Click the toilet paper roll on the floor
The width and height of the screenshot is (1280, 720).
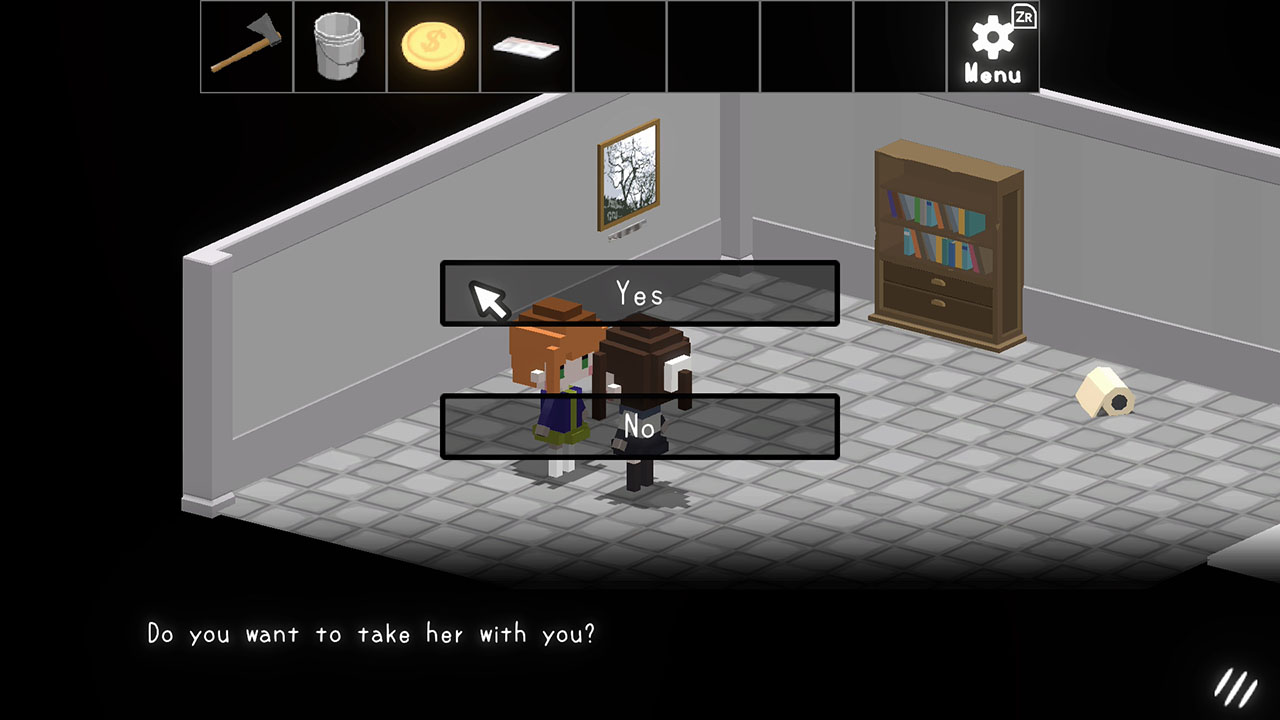coord(1102,393)
